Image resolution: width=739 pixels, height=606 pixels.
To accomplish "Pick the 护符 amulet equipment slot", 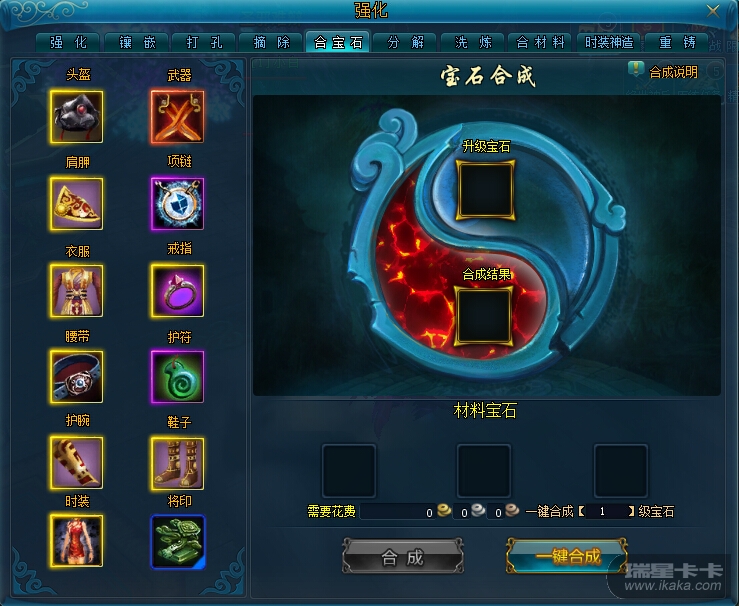I will (x=177, y=377).
